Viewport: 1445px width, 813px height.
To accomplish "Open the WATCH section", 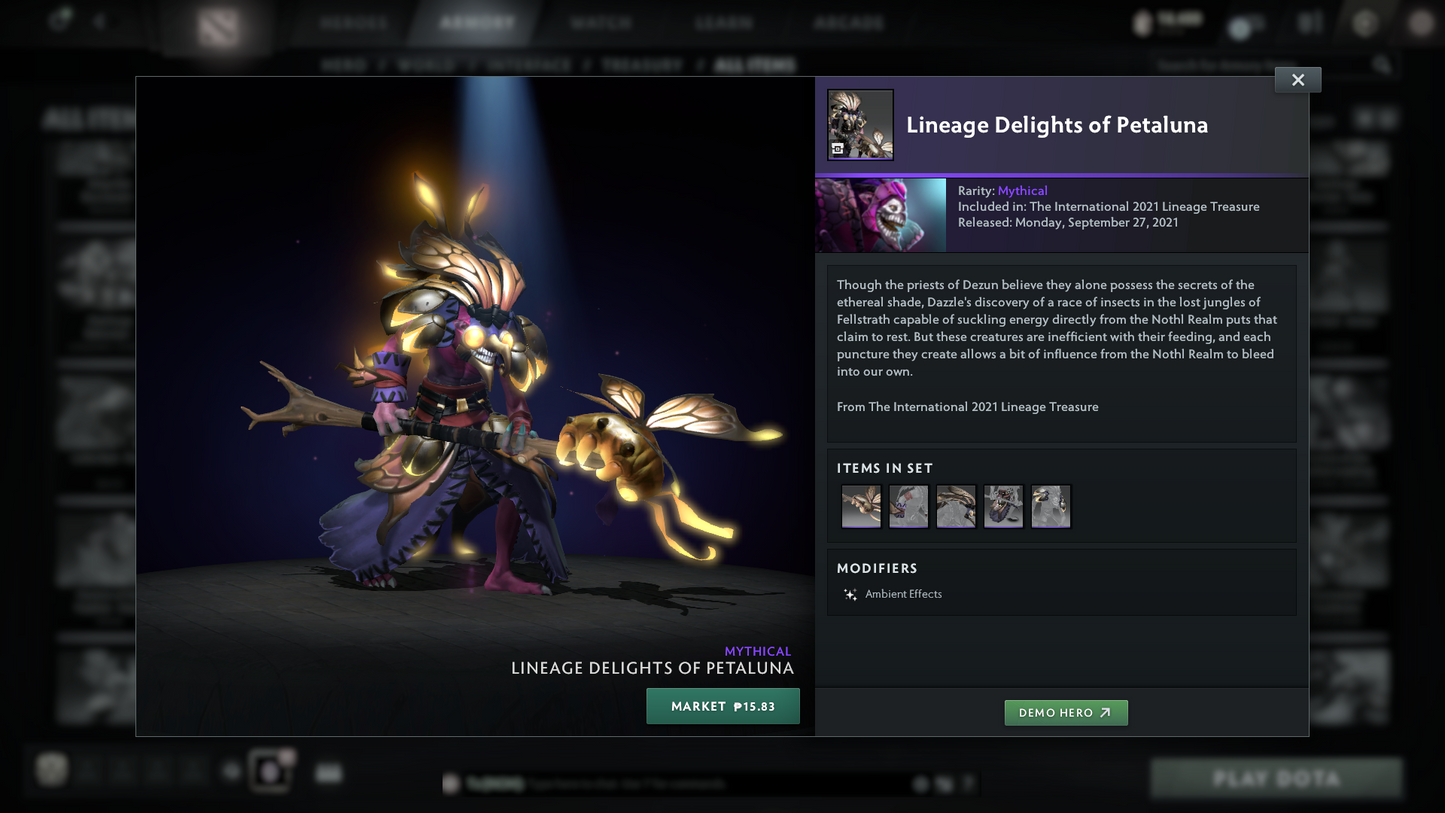I will (x=601, y=21).
